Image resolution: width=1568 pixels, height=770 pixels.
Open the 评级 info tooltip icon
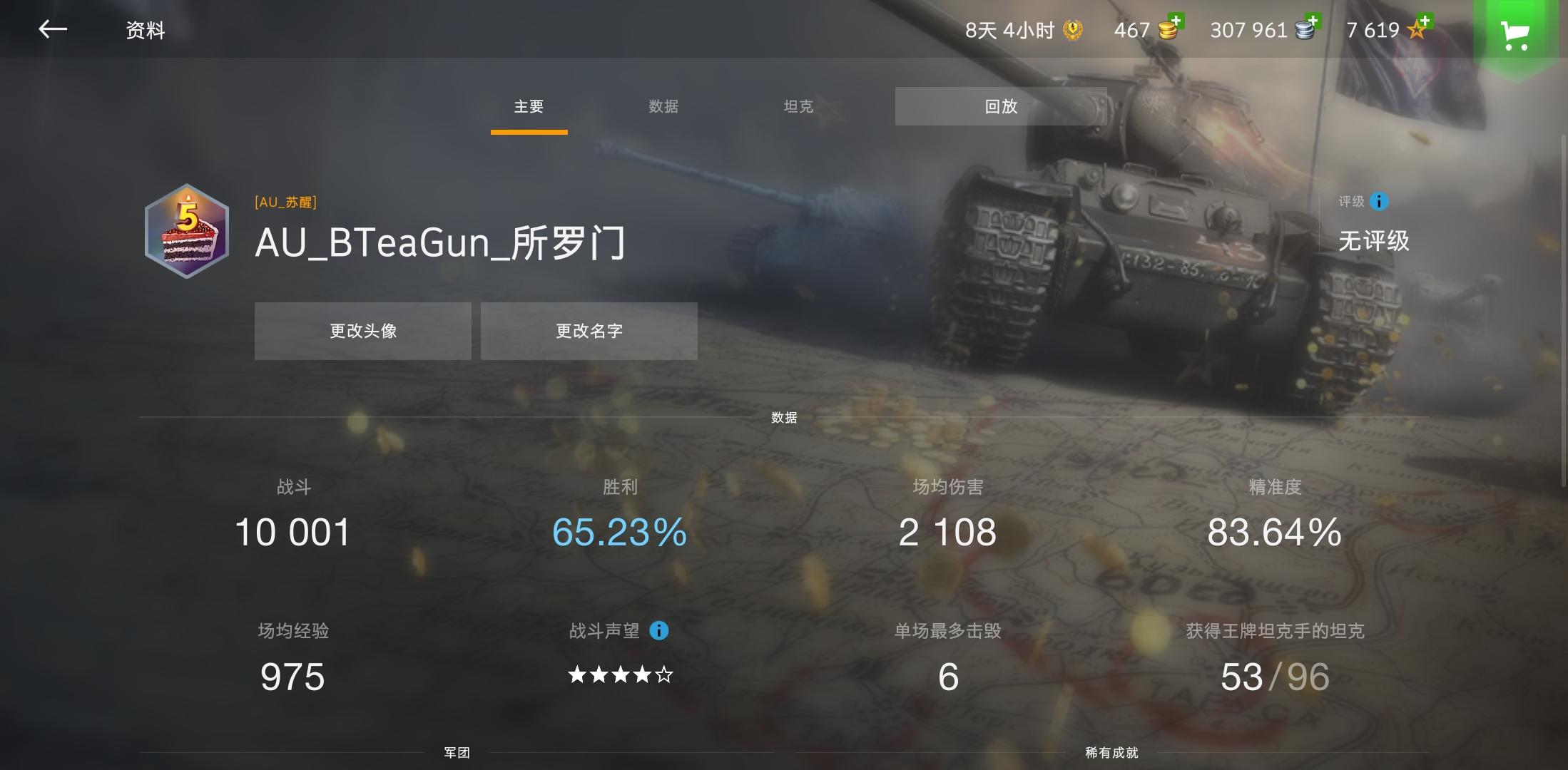1378,202
